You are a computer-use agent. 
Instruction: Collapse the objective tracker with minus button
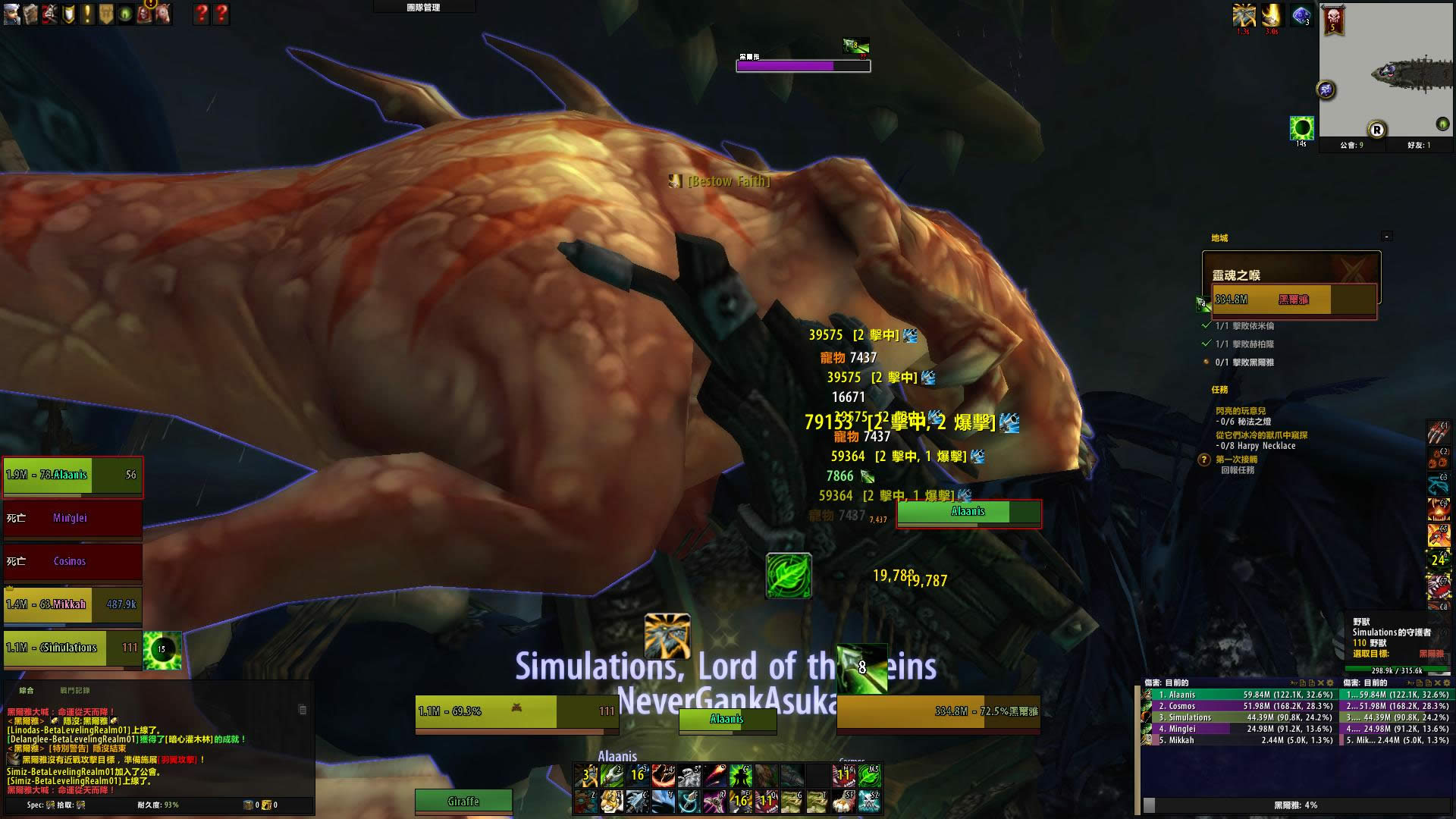pos(1386,237)
